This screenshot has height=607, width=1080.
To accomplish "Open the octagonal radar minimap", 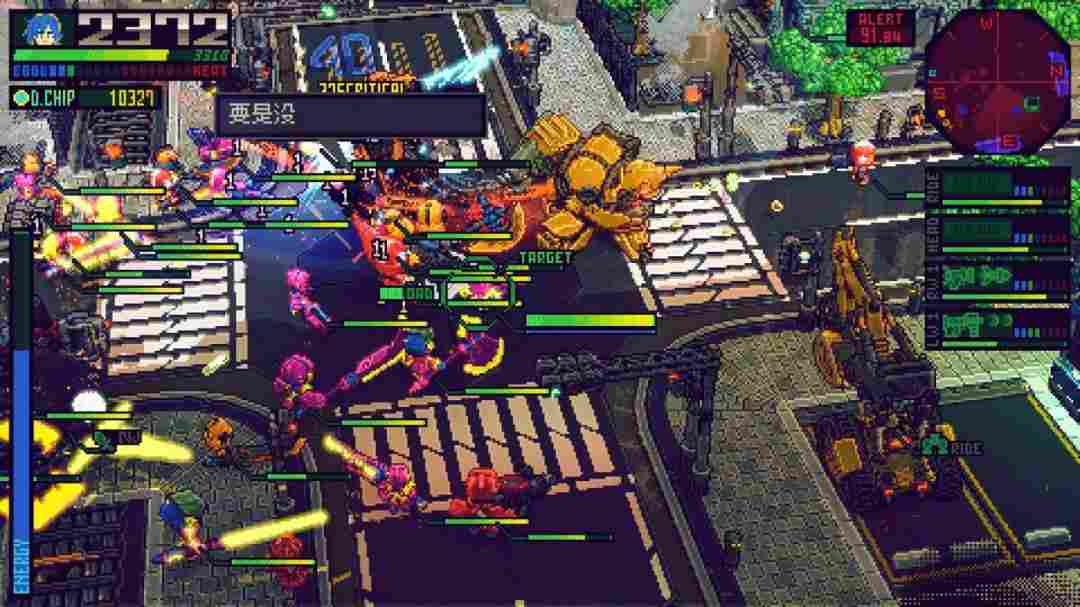I will click(997, 79).
